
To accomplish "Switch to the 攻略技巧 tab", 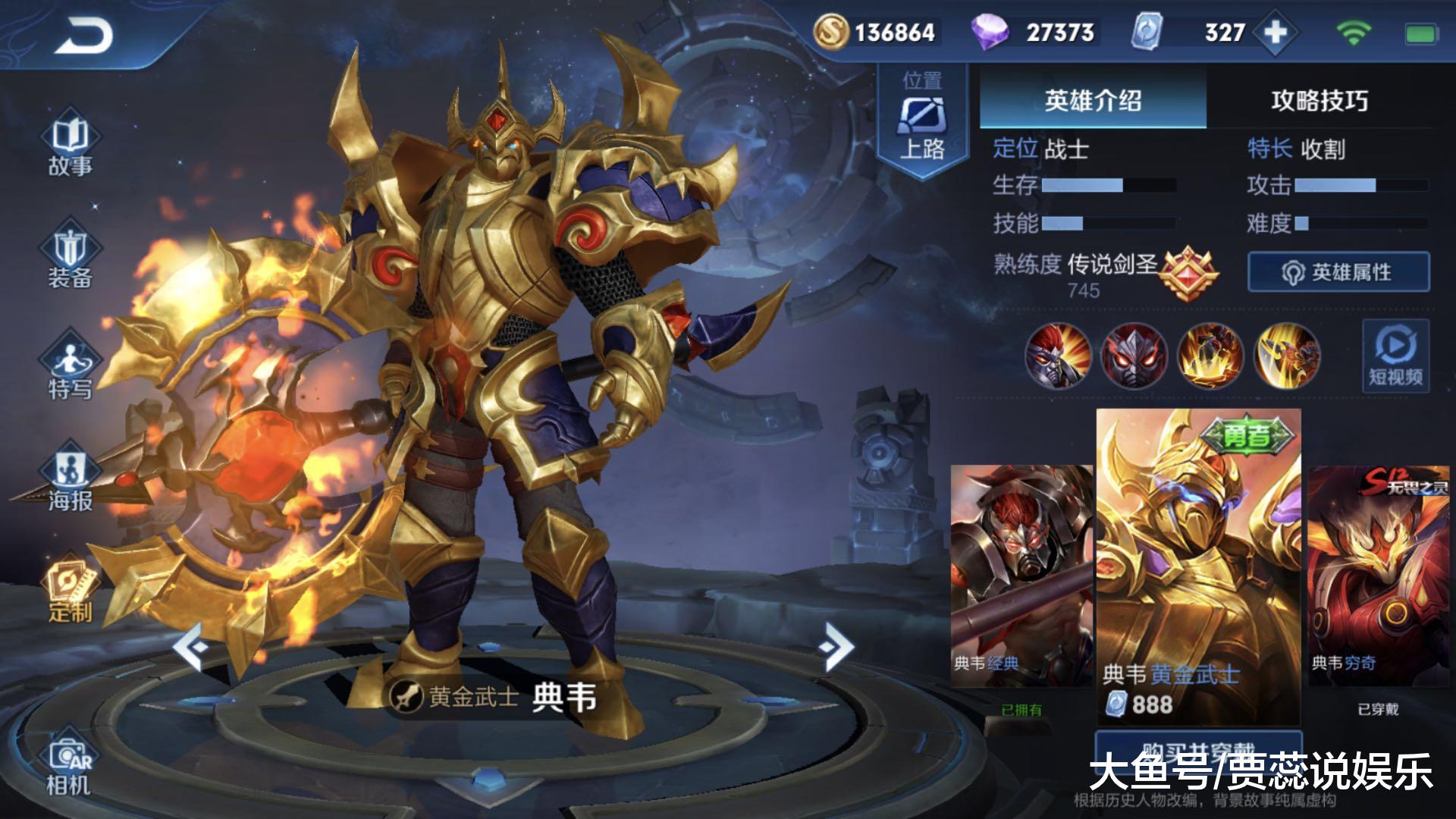I will click(1319, 100).
